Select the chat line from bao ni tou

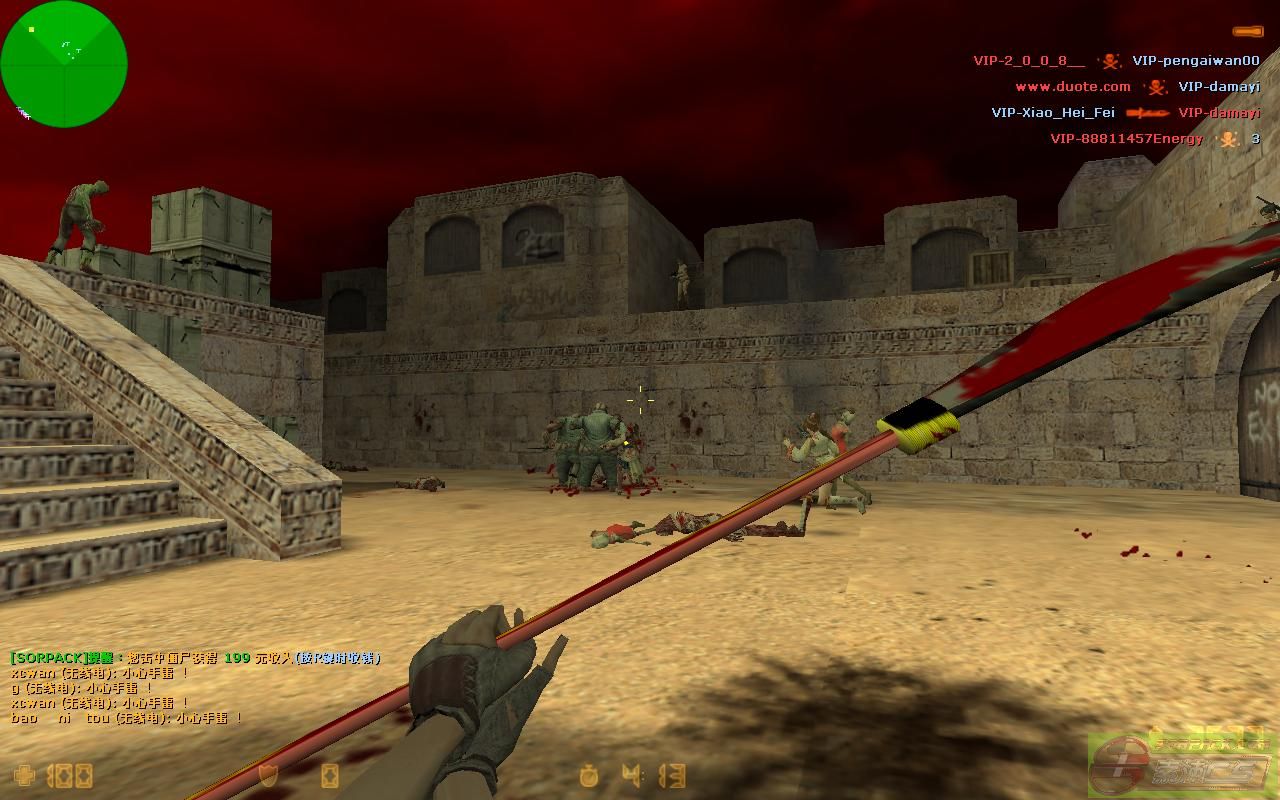click(126, 718)
